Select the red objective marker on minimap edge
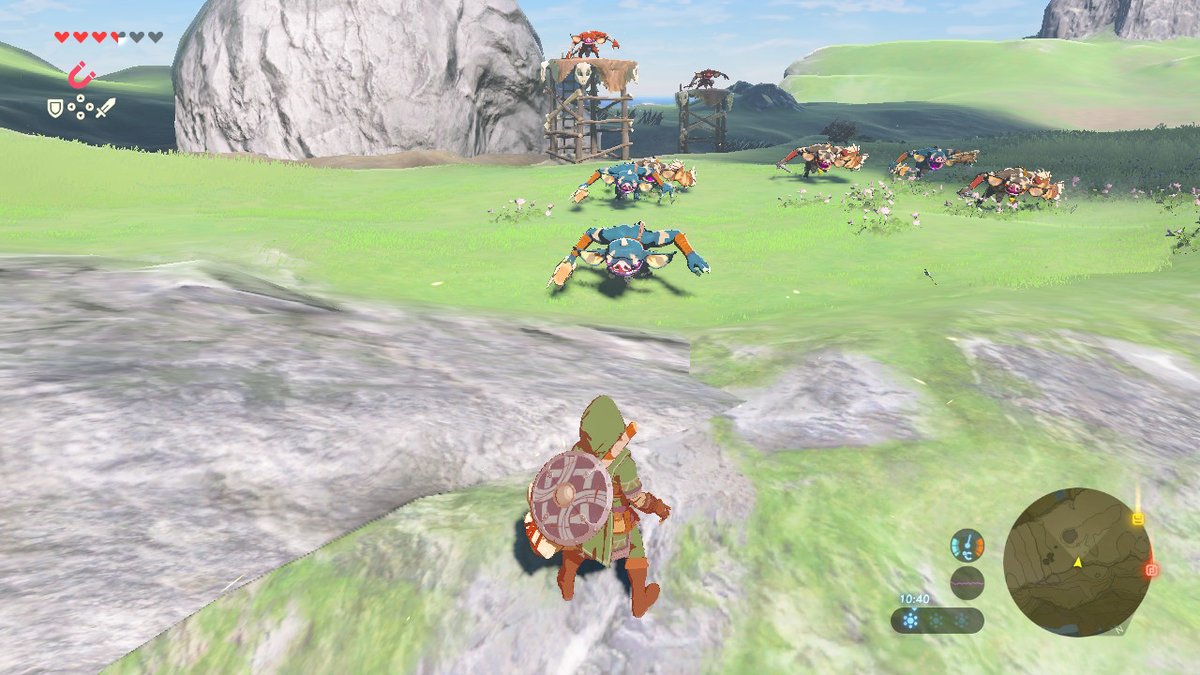Viewport: 1200px width, 675px height. 1151,570
